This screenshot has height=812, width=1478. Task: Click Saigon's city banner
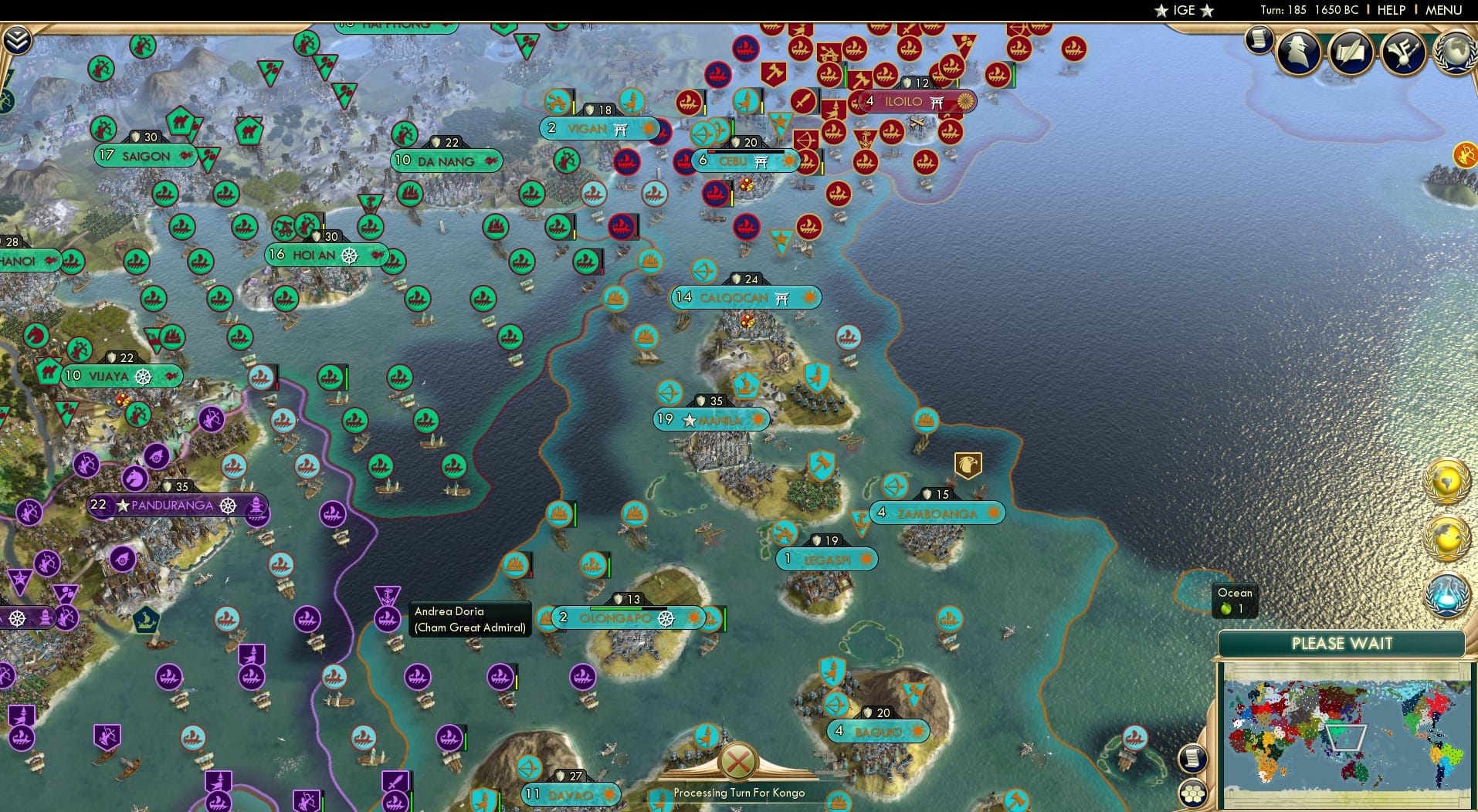click(x=144, y=156)
